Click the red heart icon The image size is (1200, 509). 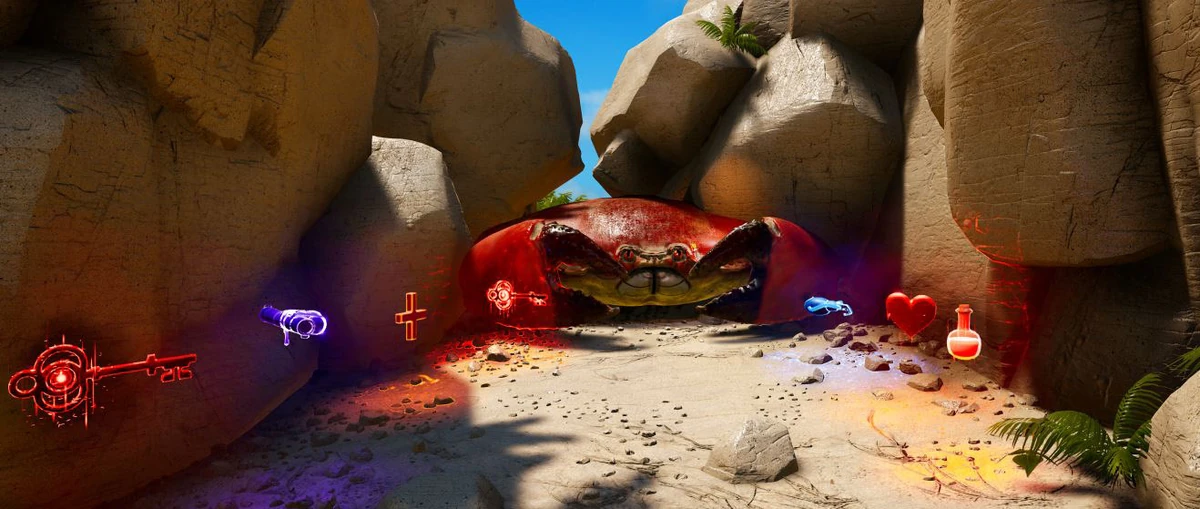pos(910,312)
